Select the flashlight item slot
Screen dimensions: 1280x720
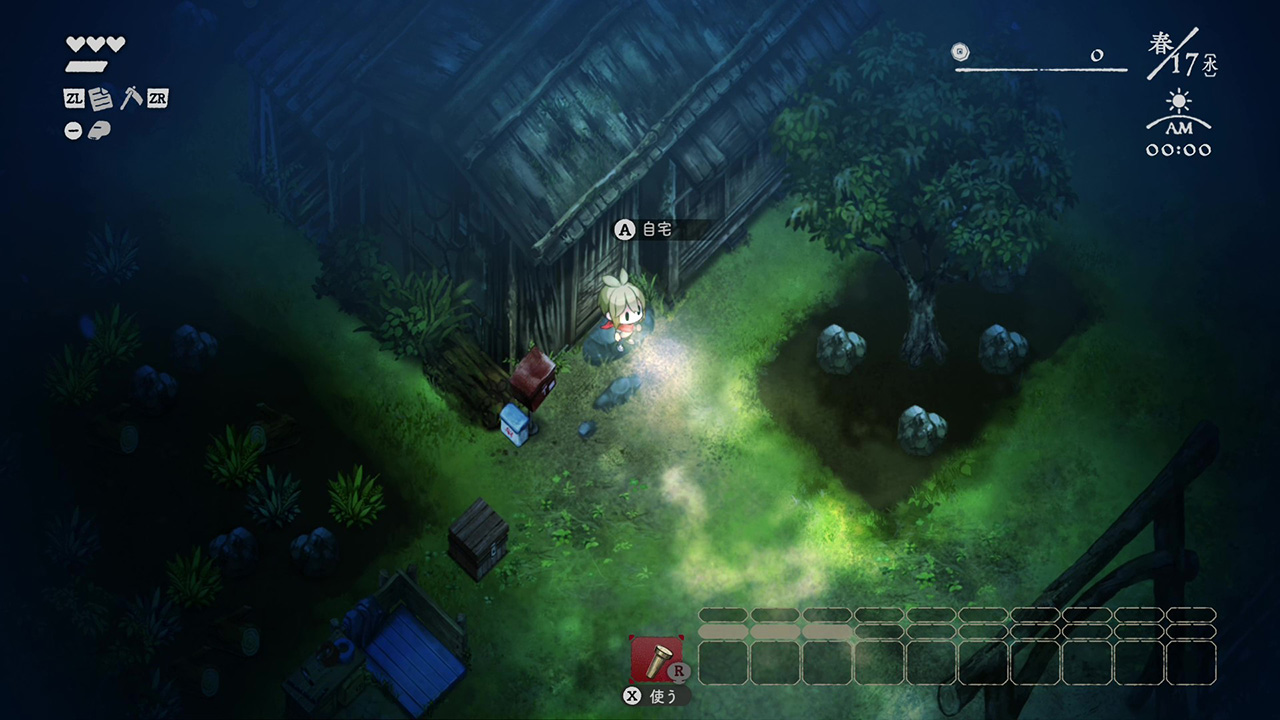(x=657, y=658)
